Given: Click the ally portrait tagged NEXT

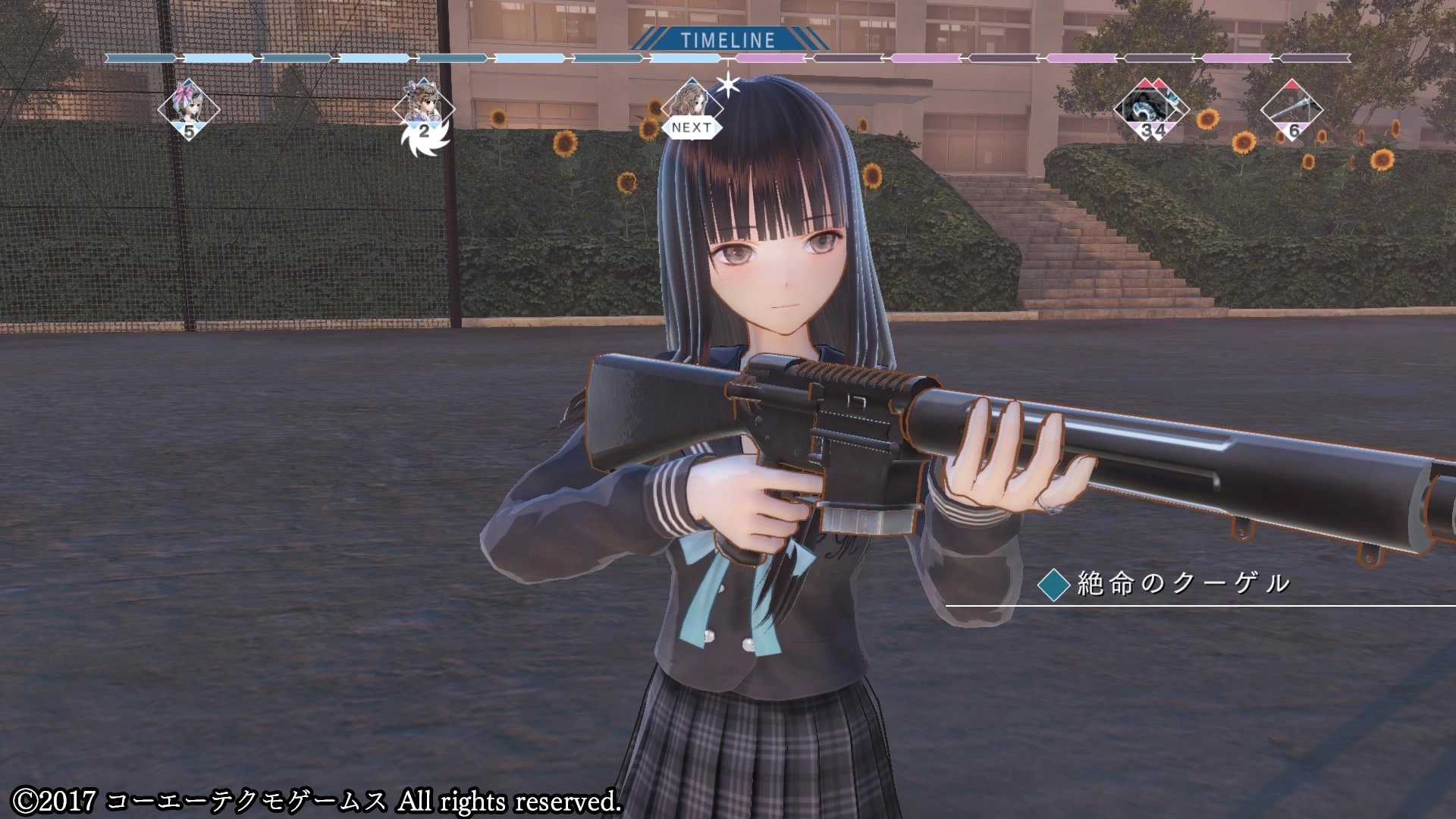Looking at the screenshot, I should (x=692, y=105).
